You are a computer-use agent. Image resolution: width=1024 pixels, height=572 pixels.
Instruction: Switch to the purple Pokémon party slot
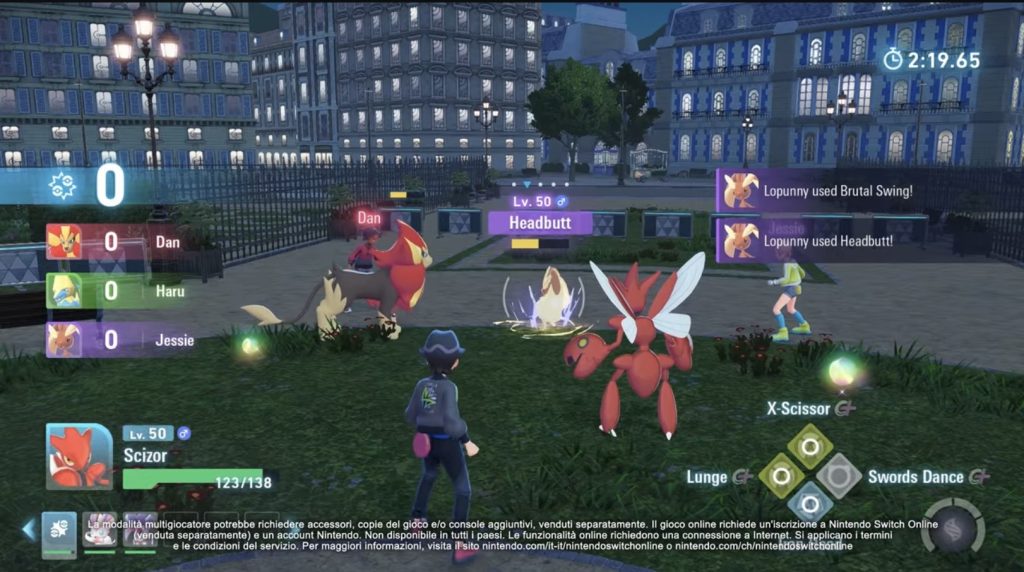click(140, 530)
